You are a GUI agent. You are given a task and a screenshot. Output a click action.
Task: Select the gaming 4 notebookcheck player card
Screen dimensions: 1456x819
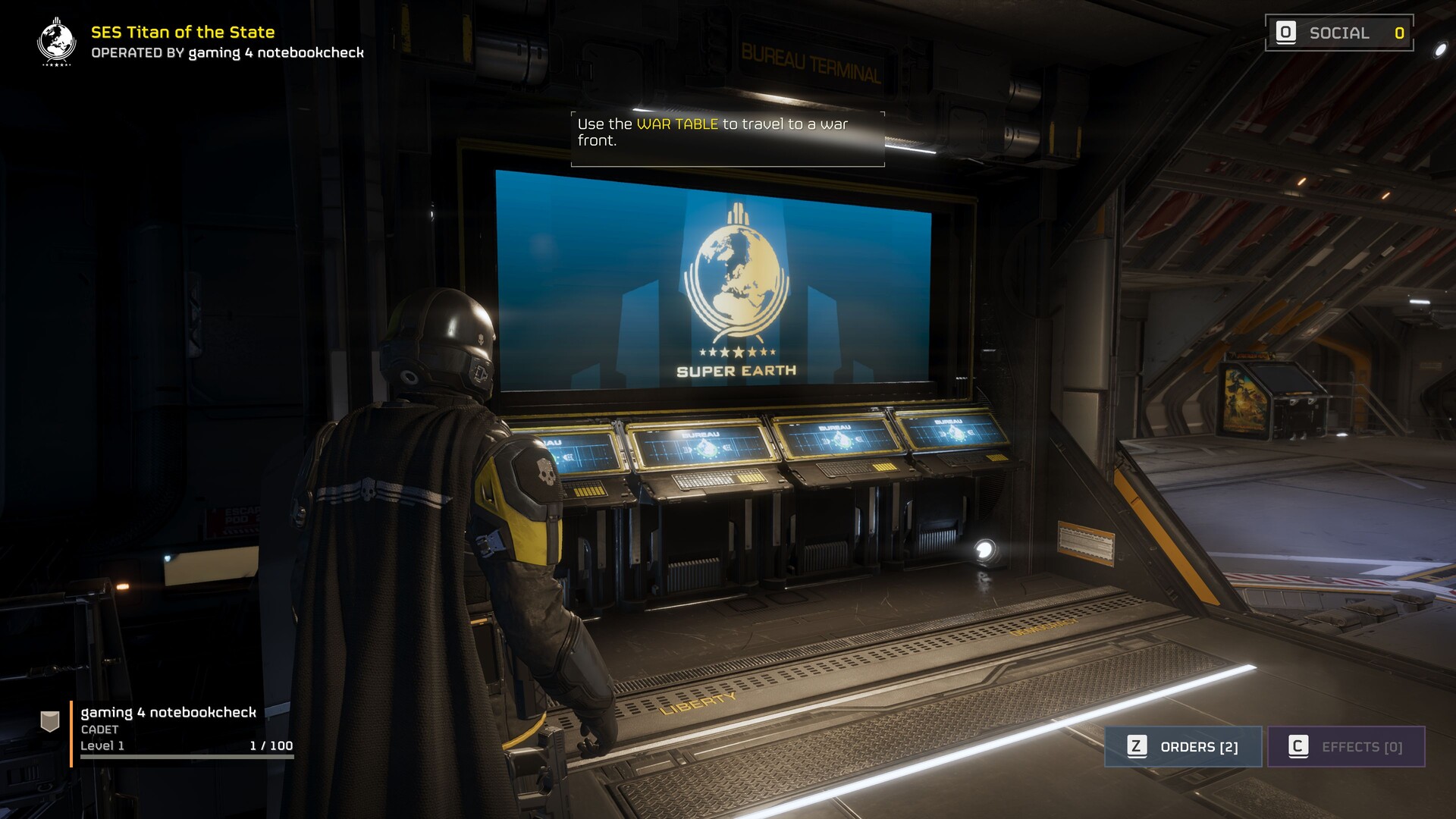coord(168,728)
